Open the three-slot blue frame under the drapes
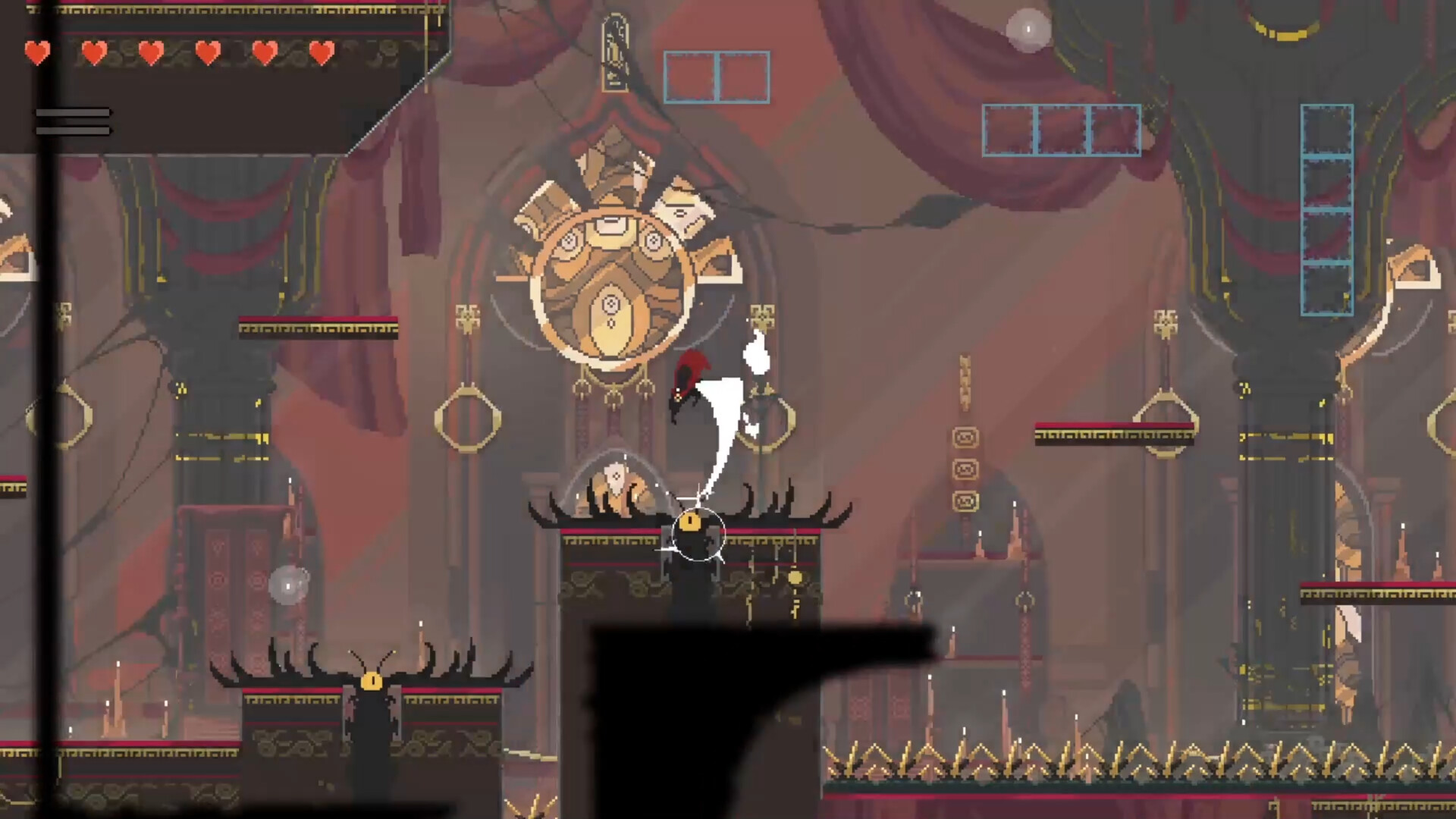Image resolution: width=1456 pixels, height=819 pixels. pos(1061,129)
